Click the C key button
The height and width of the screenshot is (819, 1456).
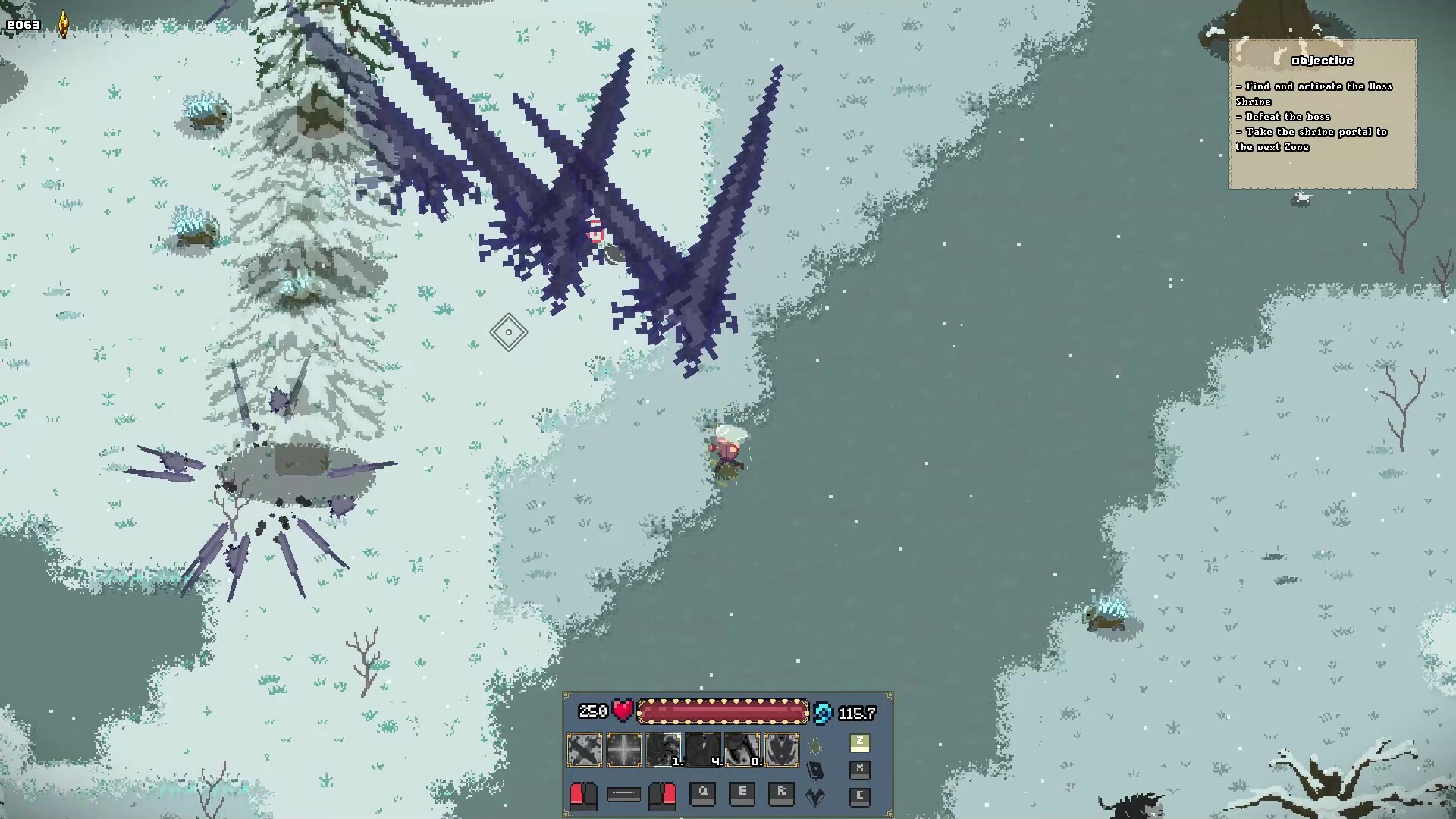pos(860,797)
